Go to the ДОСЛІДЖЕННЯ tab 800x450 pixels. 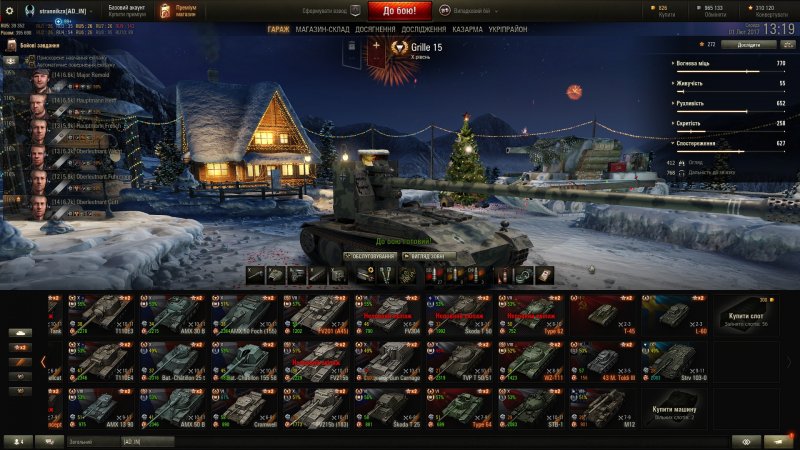pos(424,30)
